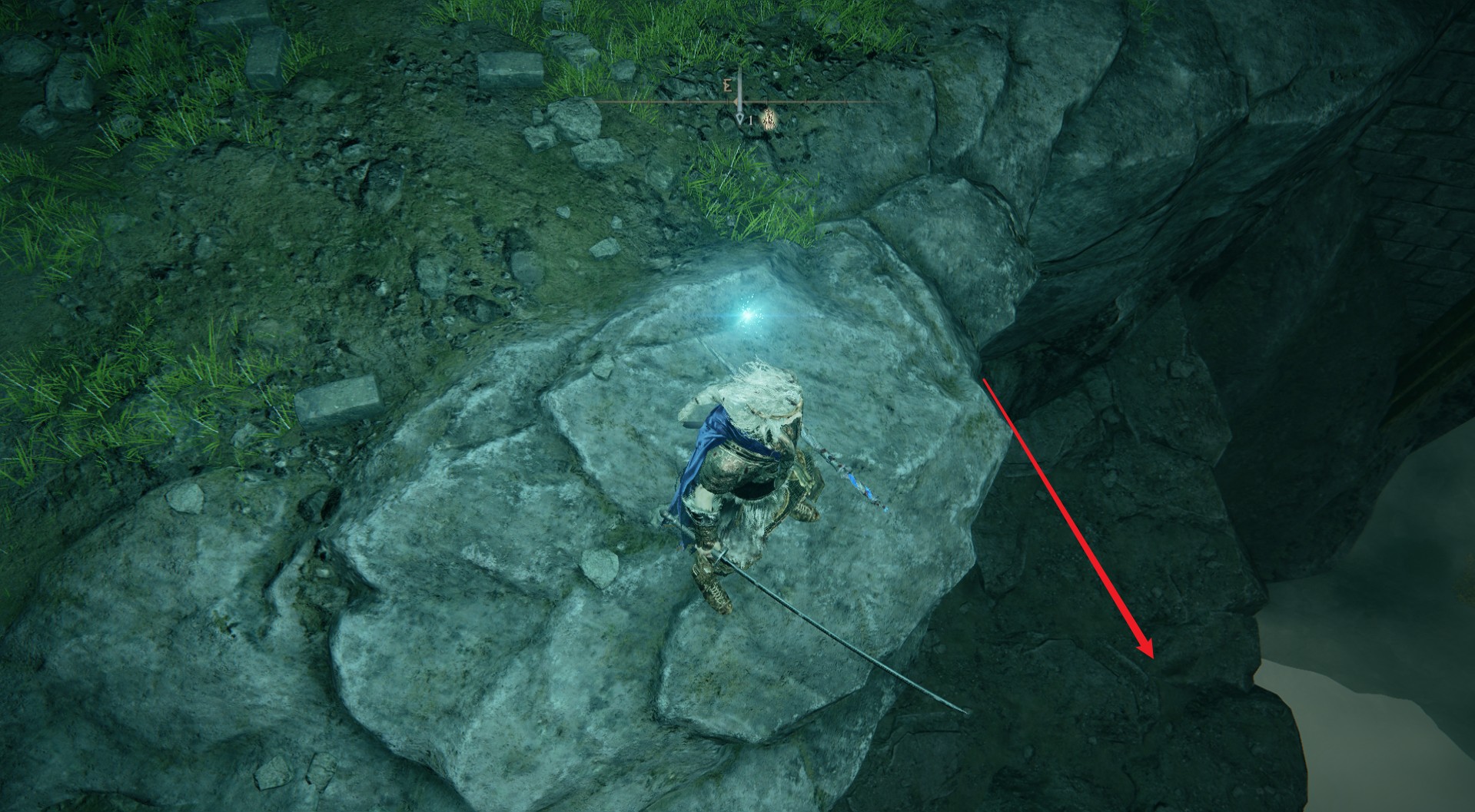This screenshot has height=812, width=1475.
Task: Click the glowing grace marker on the compass
Action: tap(767, 119)
